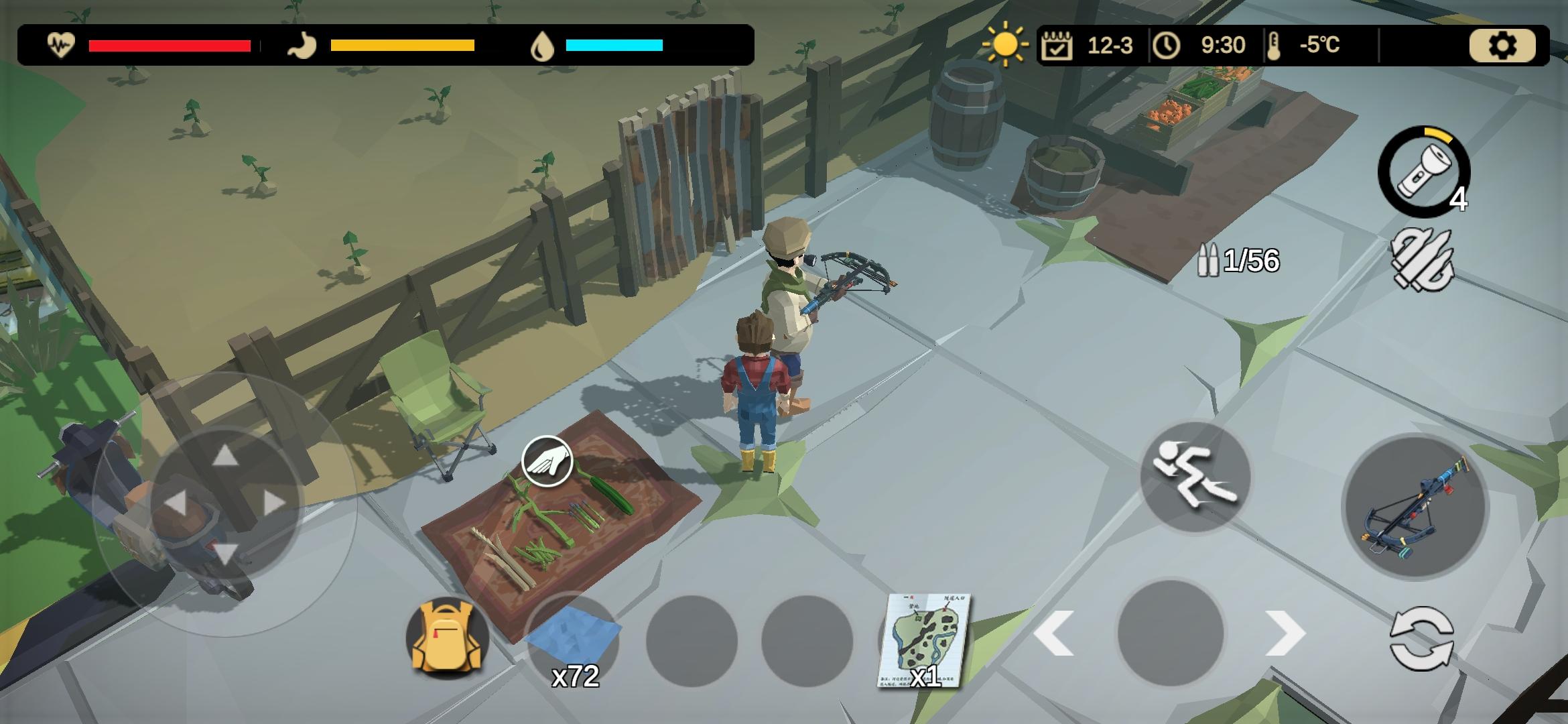Activate the sprint button
Image resolution: width=1568 pixels, height=724 pixels.
coord(1195,477)
